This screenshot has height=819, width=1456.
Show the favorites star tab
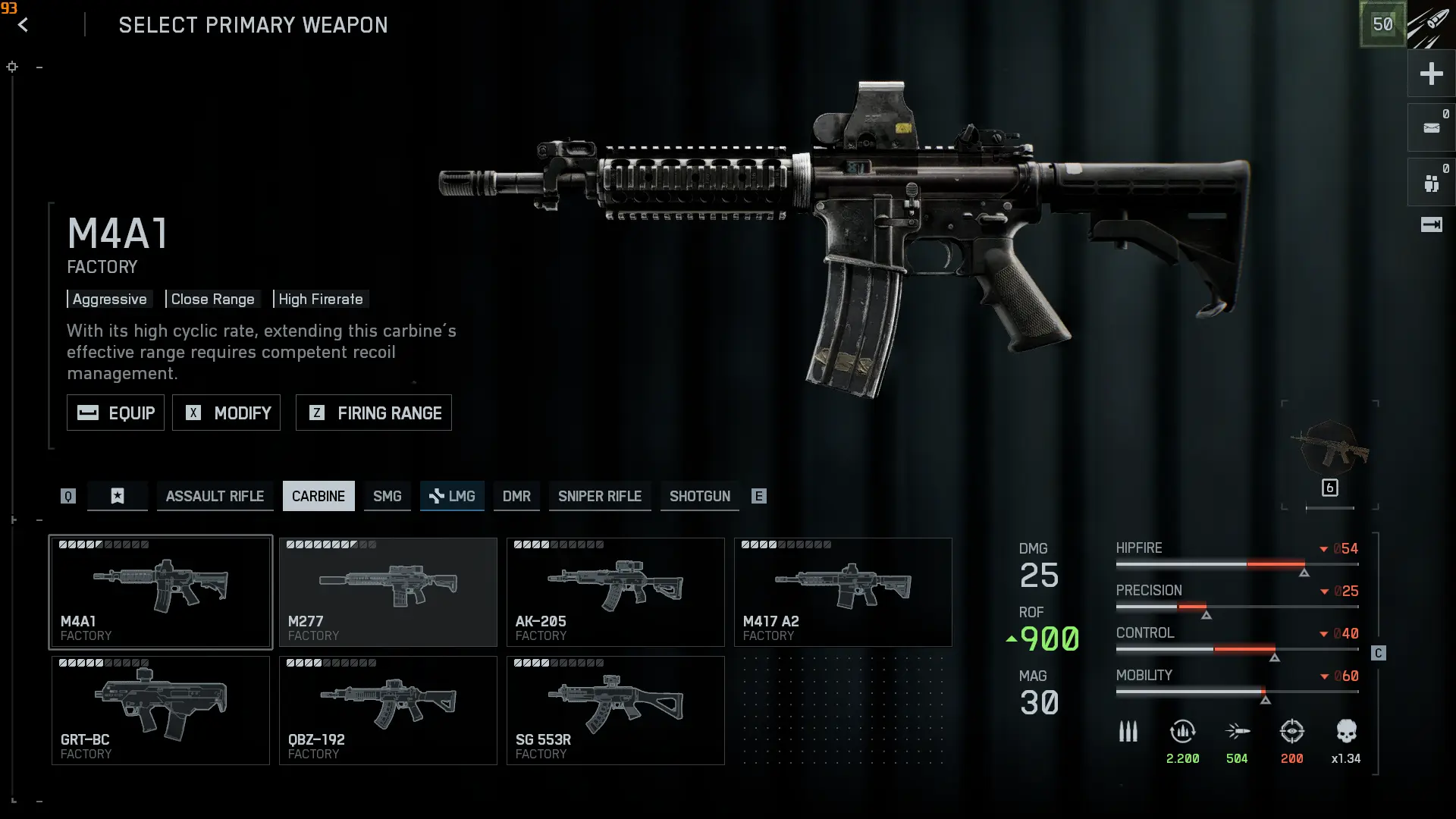[x=118, y=496]
